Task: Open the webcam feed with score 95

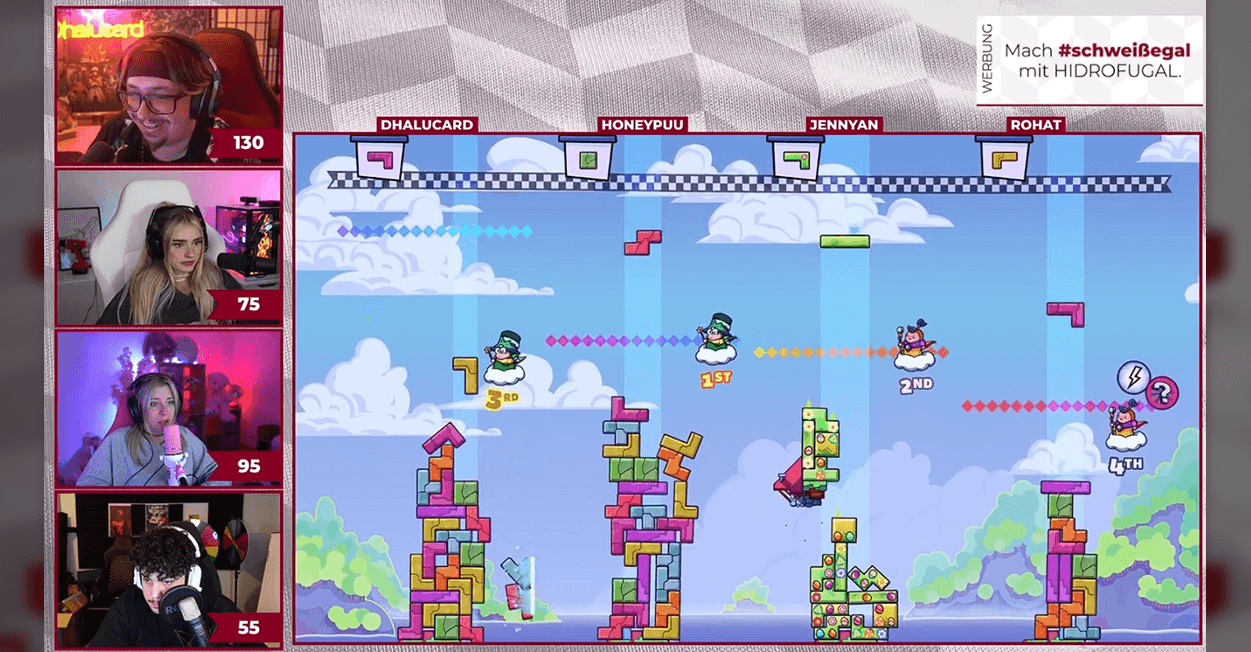Action: pos(168,408)
